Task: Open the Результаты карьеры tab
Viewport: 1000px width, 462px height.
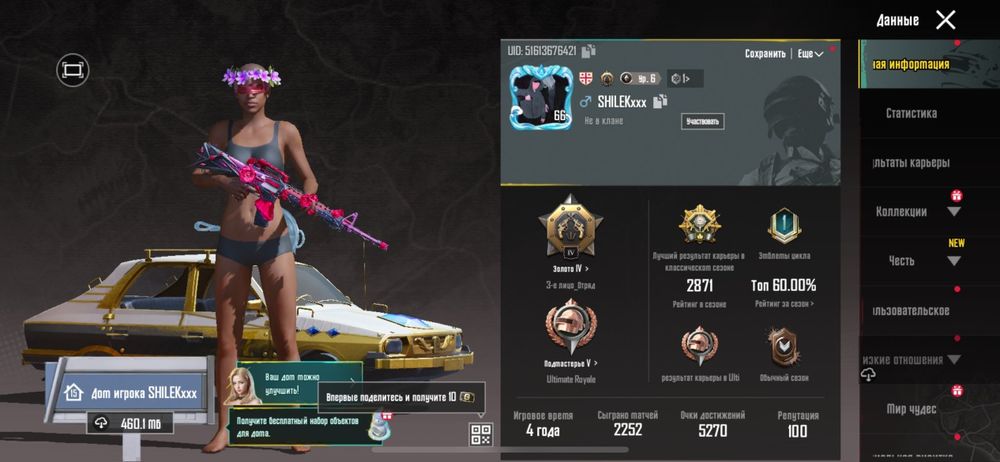Action: (x=911, y=162)
